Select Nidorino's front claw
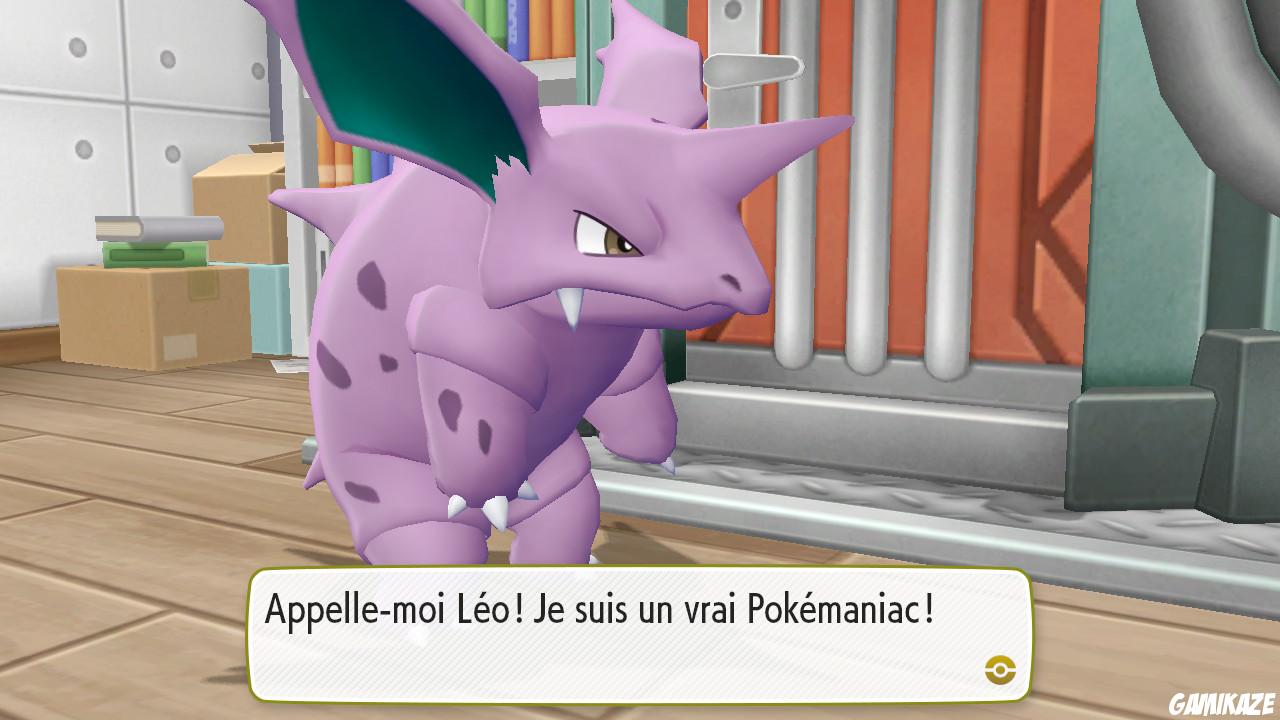 coord(495,510)
